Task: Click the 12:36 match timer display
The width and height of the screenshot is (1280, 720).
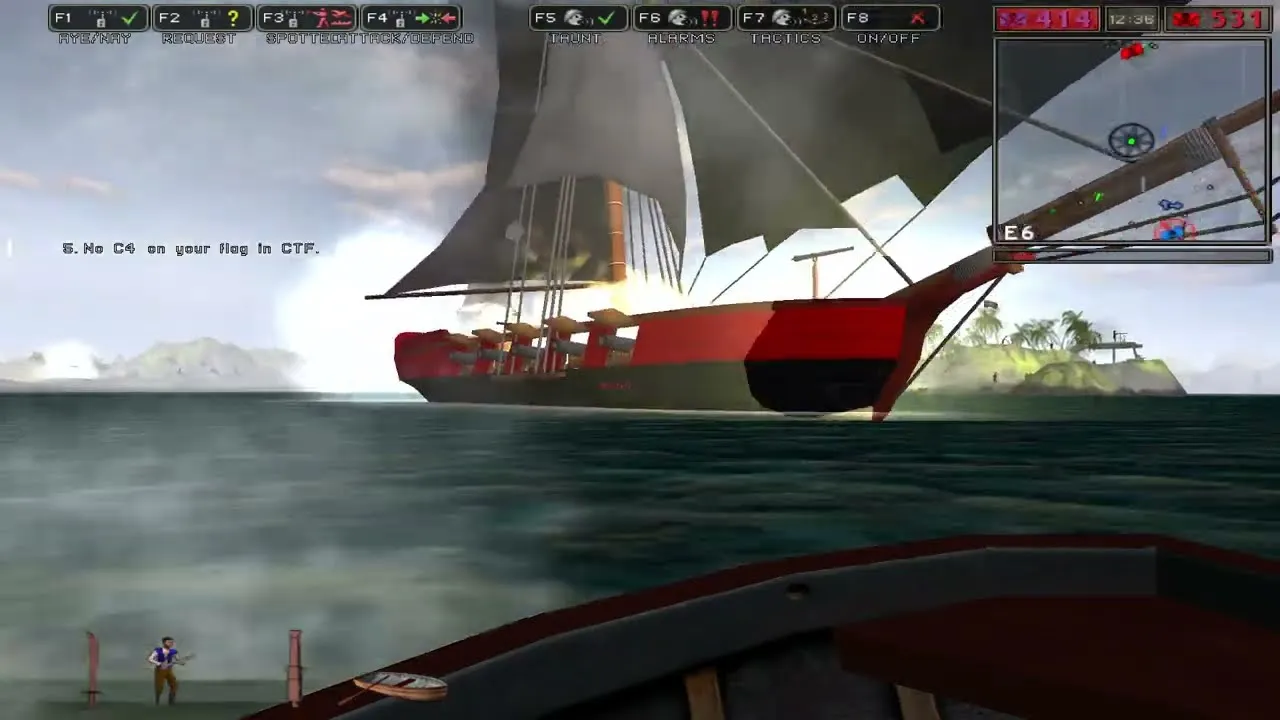Action: (1131, 16)
